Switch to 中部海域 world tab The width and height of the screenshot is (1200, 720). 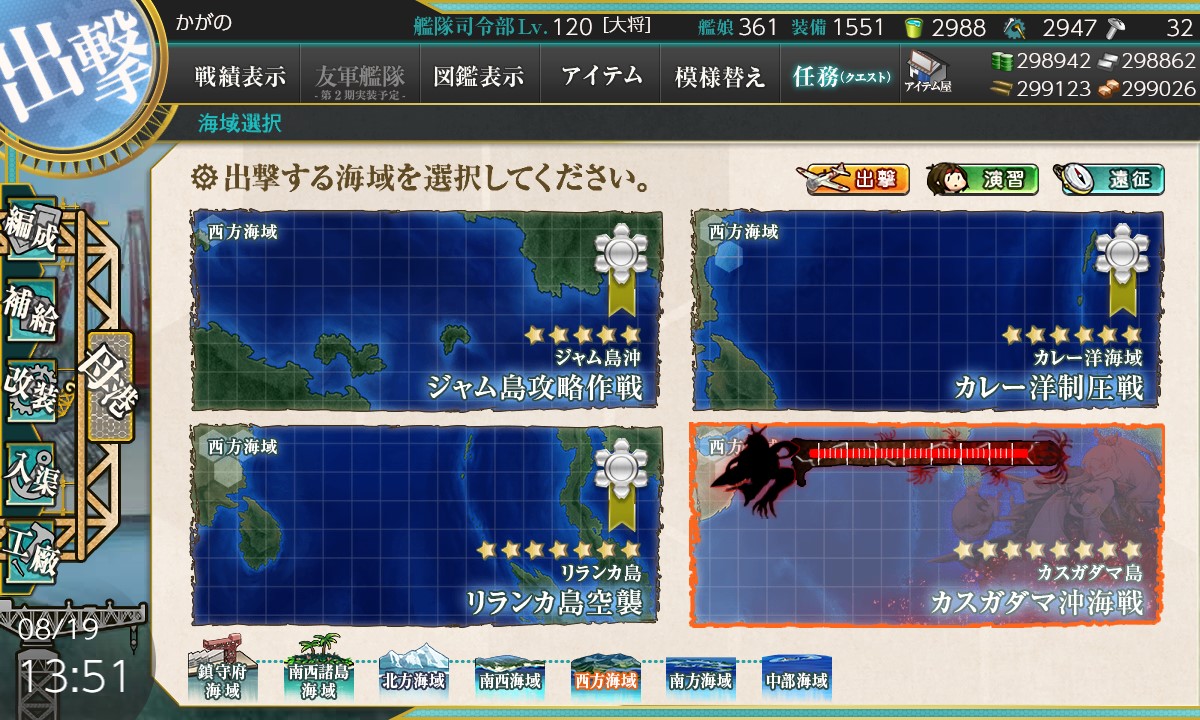795,677
